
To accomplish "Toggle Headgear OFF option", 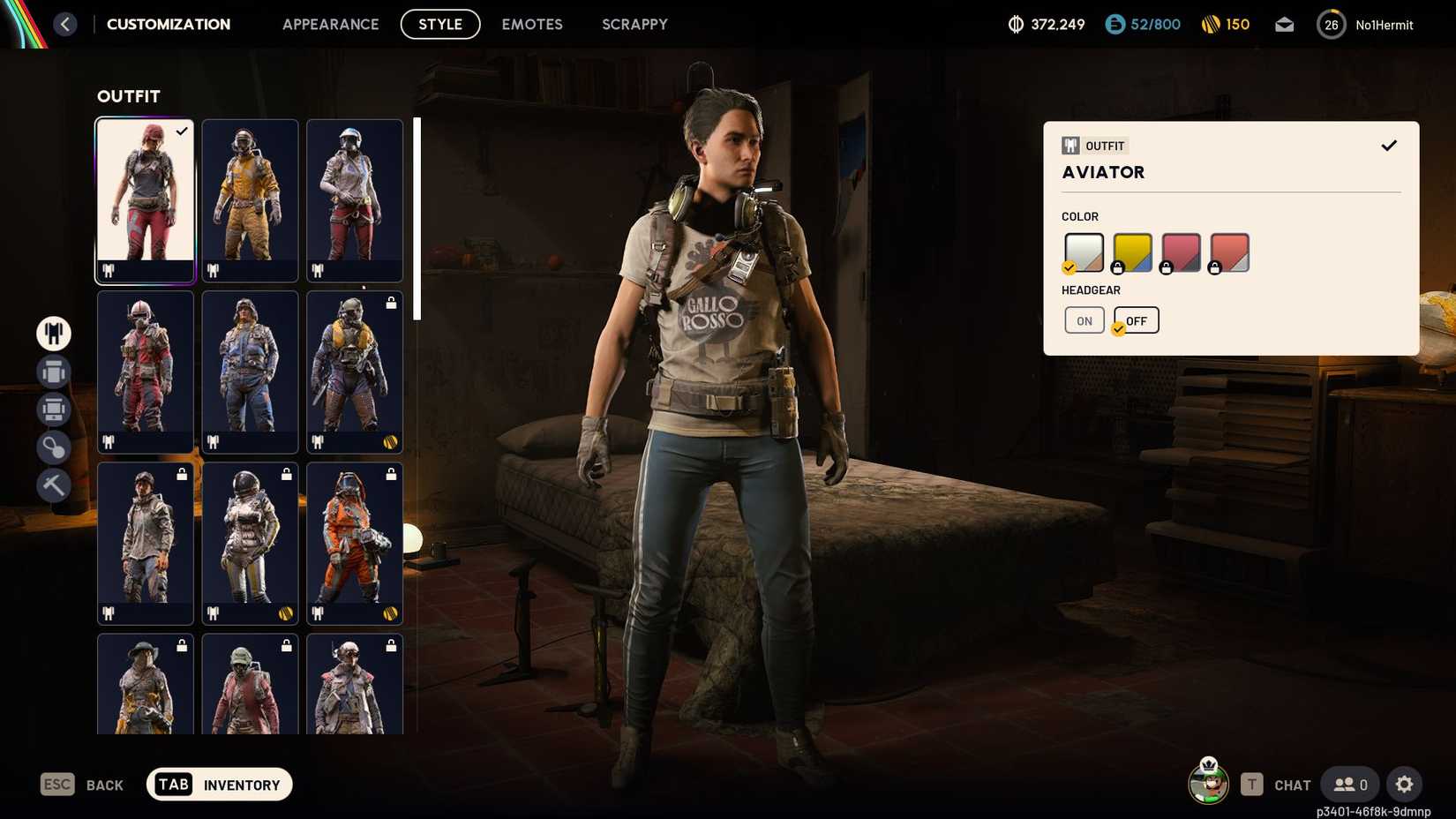I will point(1137,320).
